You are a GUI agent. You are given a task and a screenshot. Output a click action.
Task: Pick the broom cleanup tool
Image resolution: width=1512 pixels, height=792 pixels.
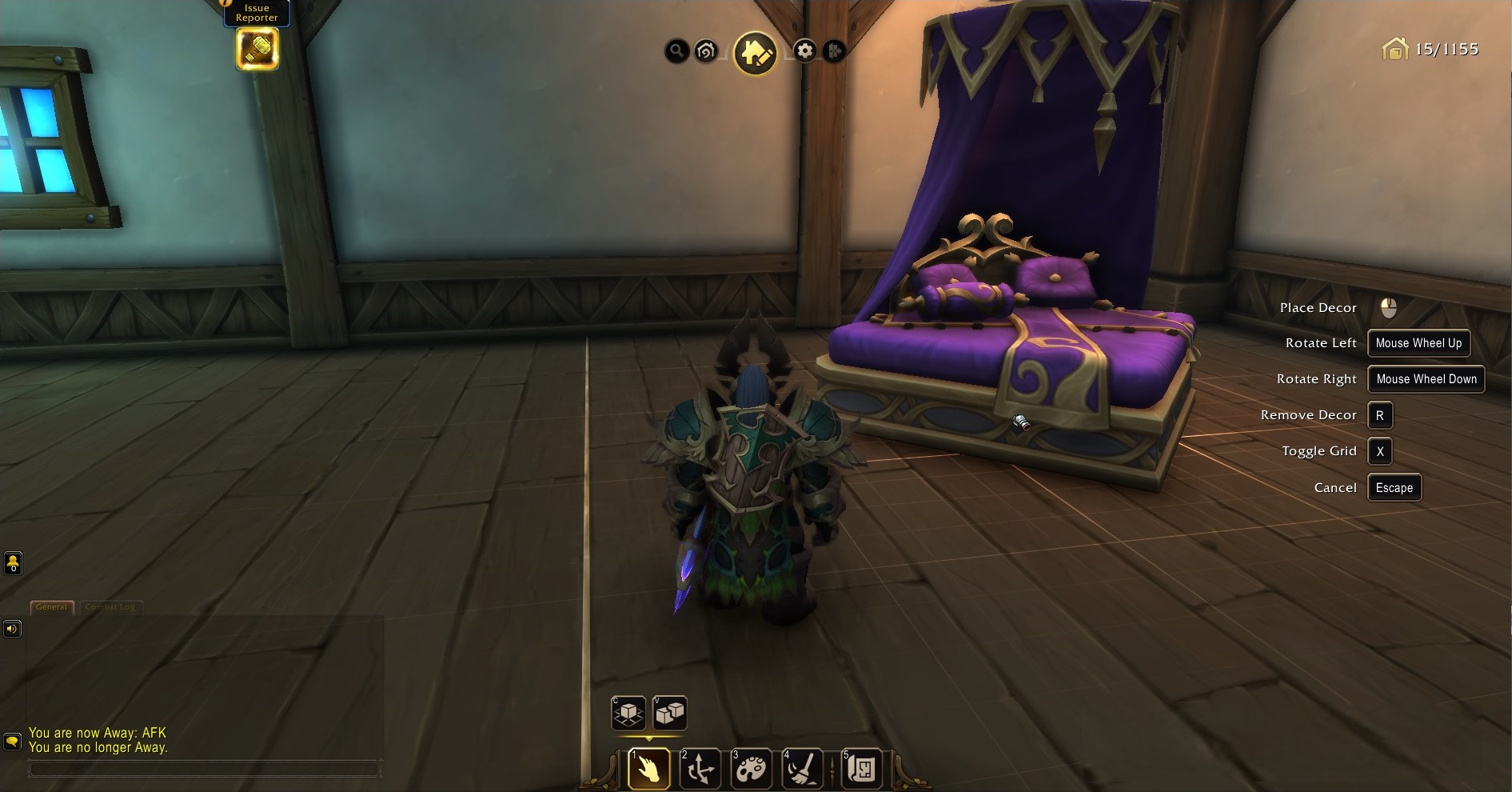coord(802,769)
